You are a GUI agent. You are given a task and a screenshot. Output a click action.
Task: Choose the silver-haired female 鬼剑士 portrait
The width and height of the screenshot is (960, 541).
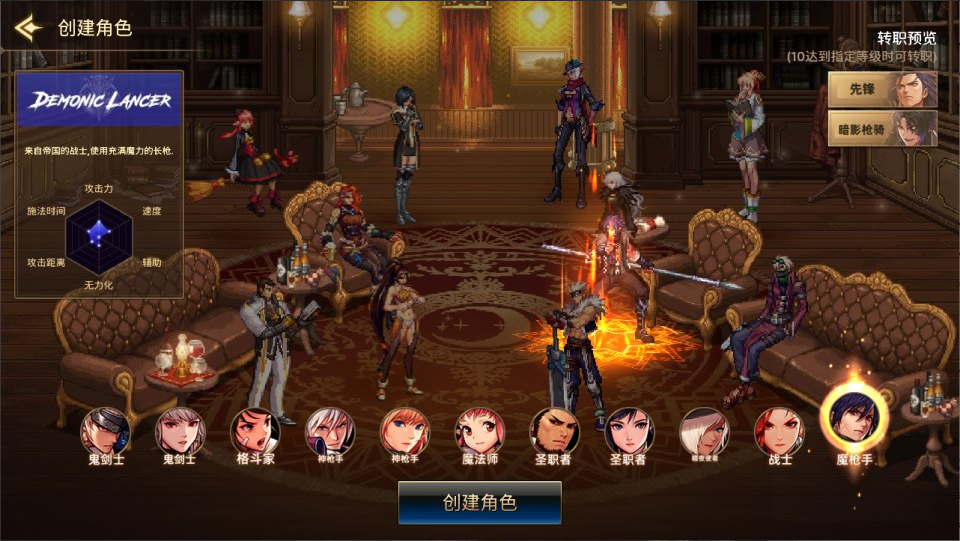(x=180, y=431)
